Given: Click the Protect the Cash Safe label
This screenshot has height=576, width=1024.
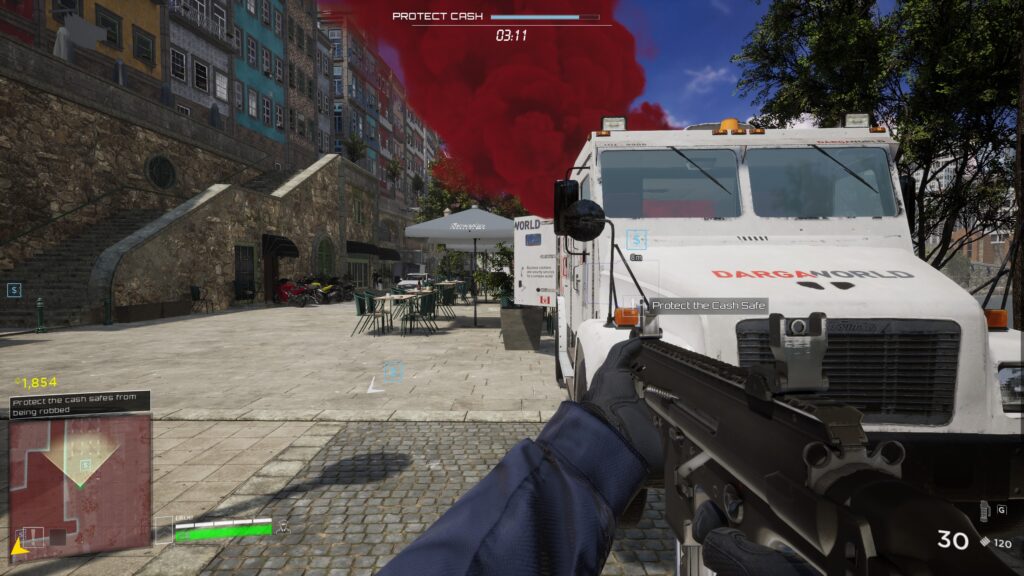Looking at the screenshot, I should tap(709, 306).
